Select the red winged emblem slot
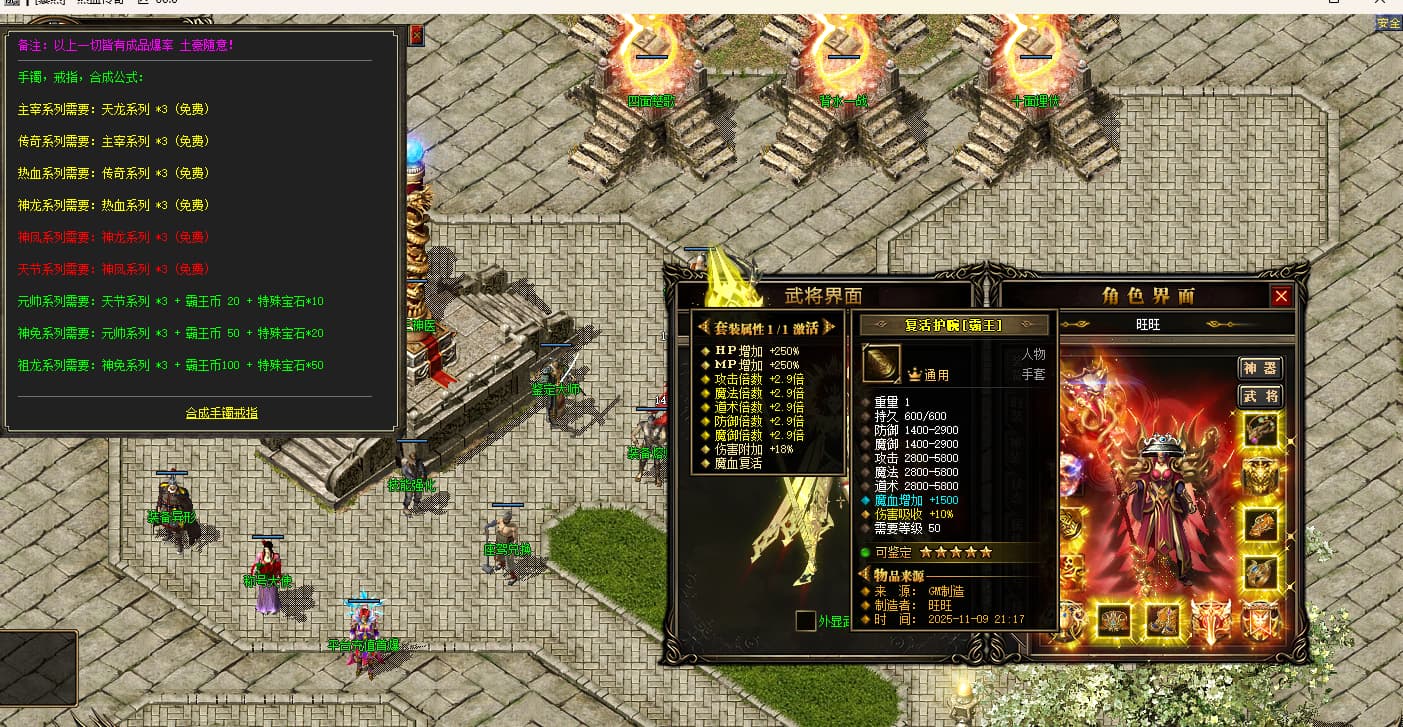The height and width of the screenshot is (727, 1403). coord(1211,621)
